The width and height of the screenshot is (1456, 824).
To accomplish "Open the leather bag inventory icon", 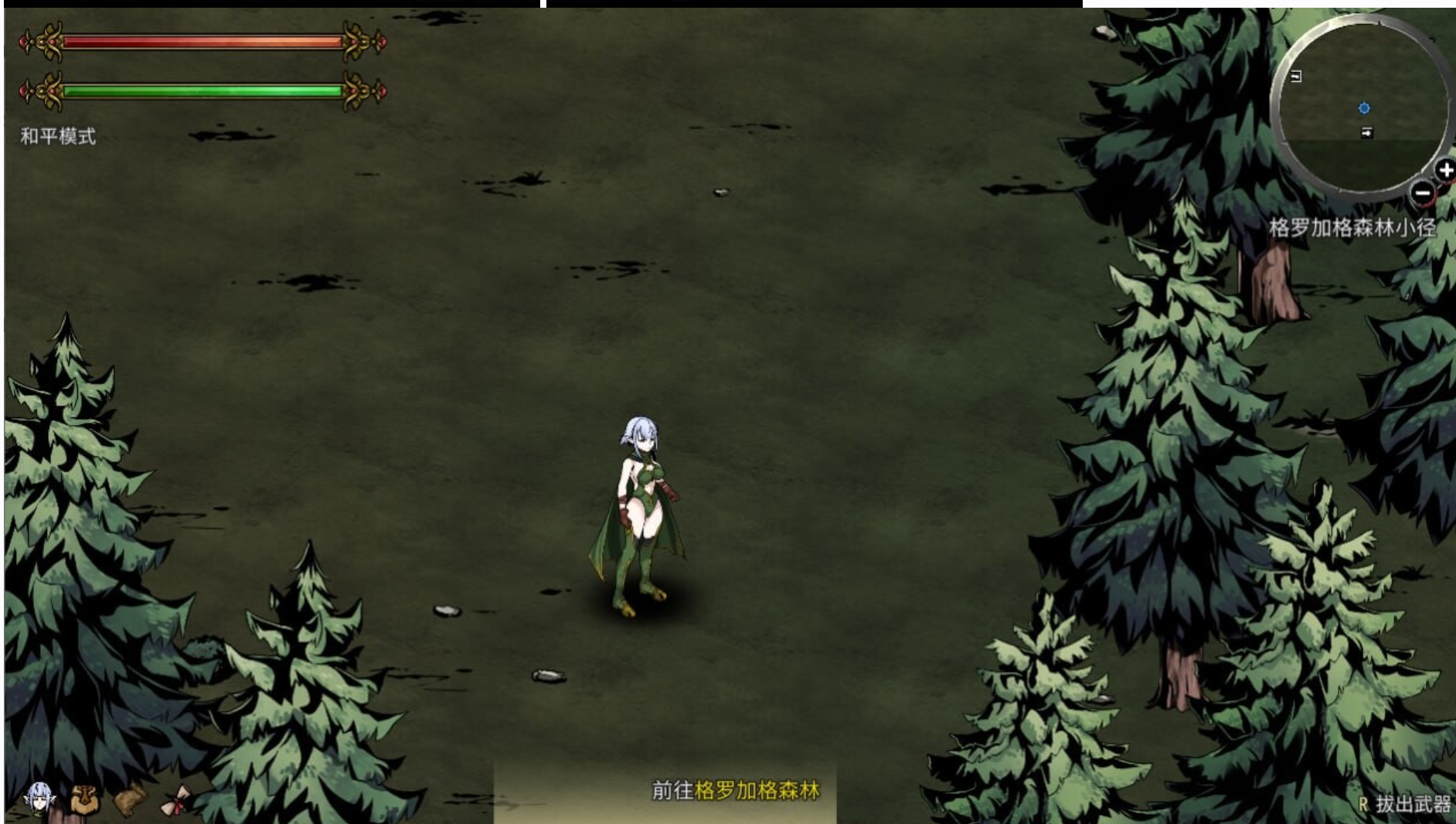I will tap(129, 801).
